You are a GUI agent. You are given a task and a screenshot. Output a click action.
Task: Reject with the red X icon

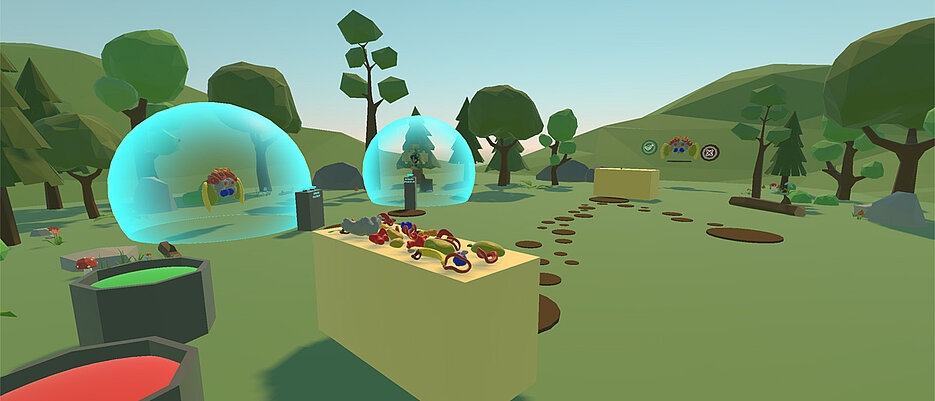pyautogui.click(x=710, y=153)
